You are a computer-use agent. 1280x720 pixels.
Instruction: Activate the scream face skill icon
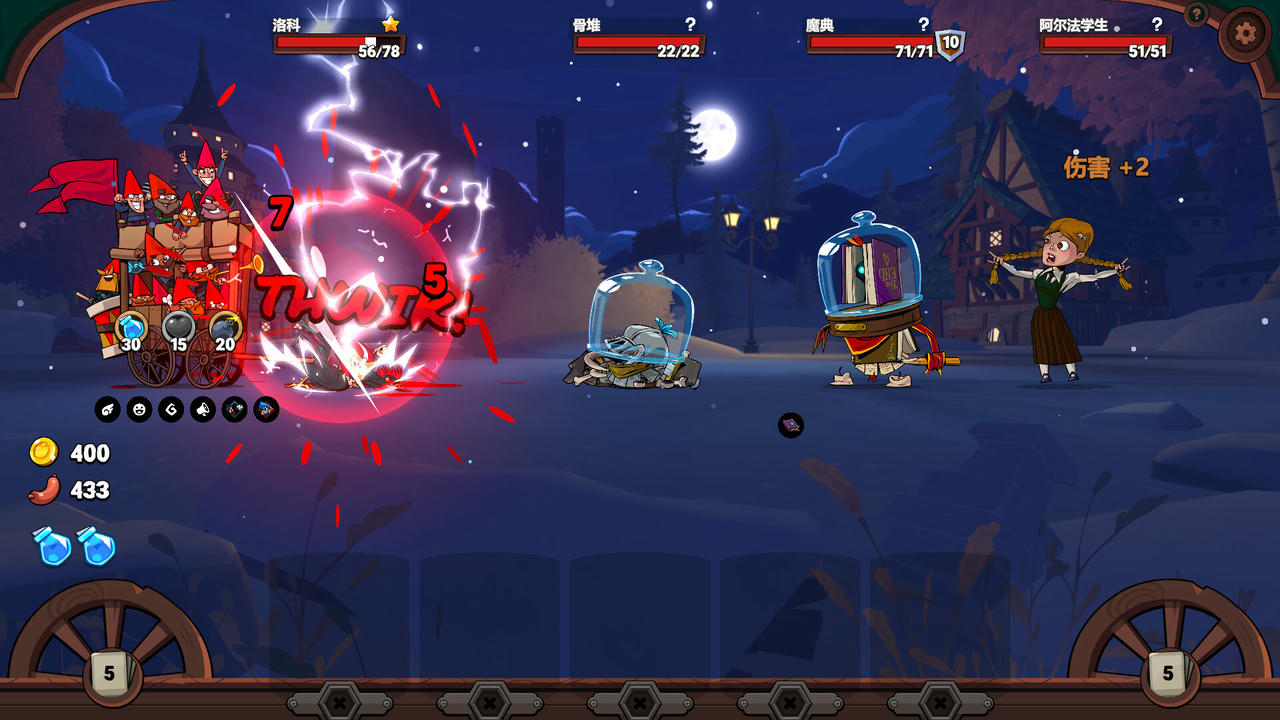tap(137, 409)
